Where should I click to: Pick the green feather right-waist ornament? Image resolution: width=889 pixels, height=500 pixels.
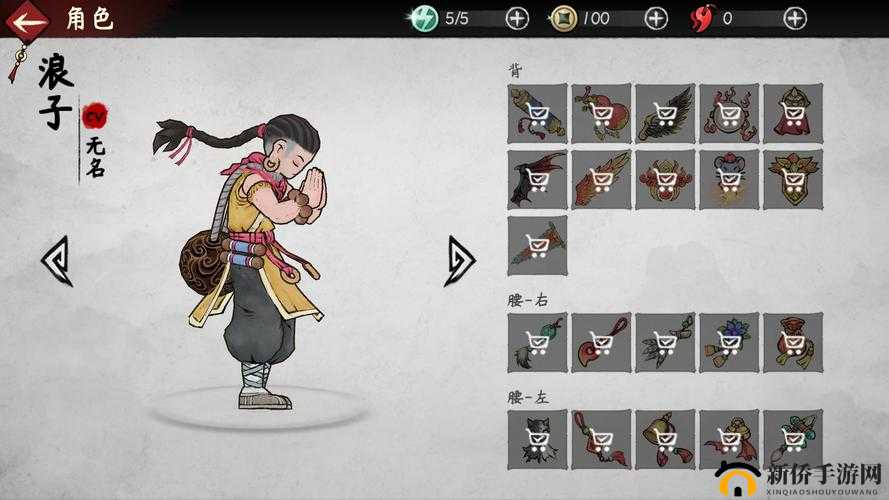click(665, 342)
